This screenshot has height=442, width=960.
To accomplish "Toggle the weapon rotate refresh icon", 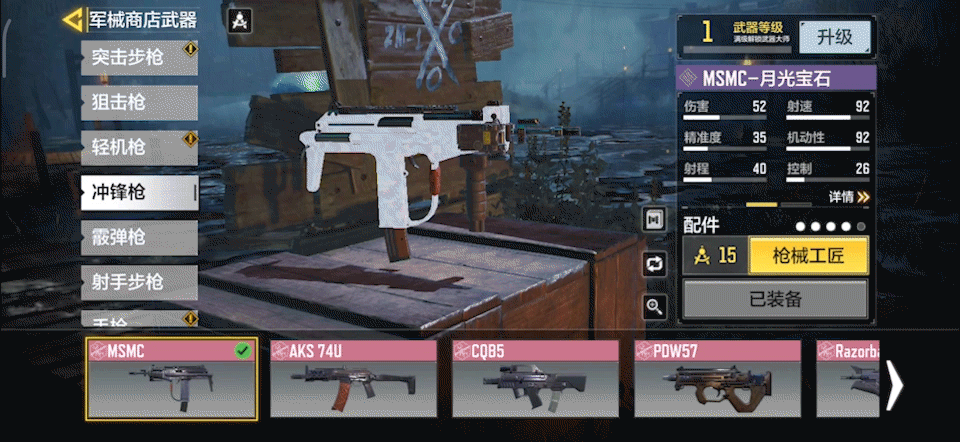I will point(655,264).
